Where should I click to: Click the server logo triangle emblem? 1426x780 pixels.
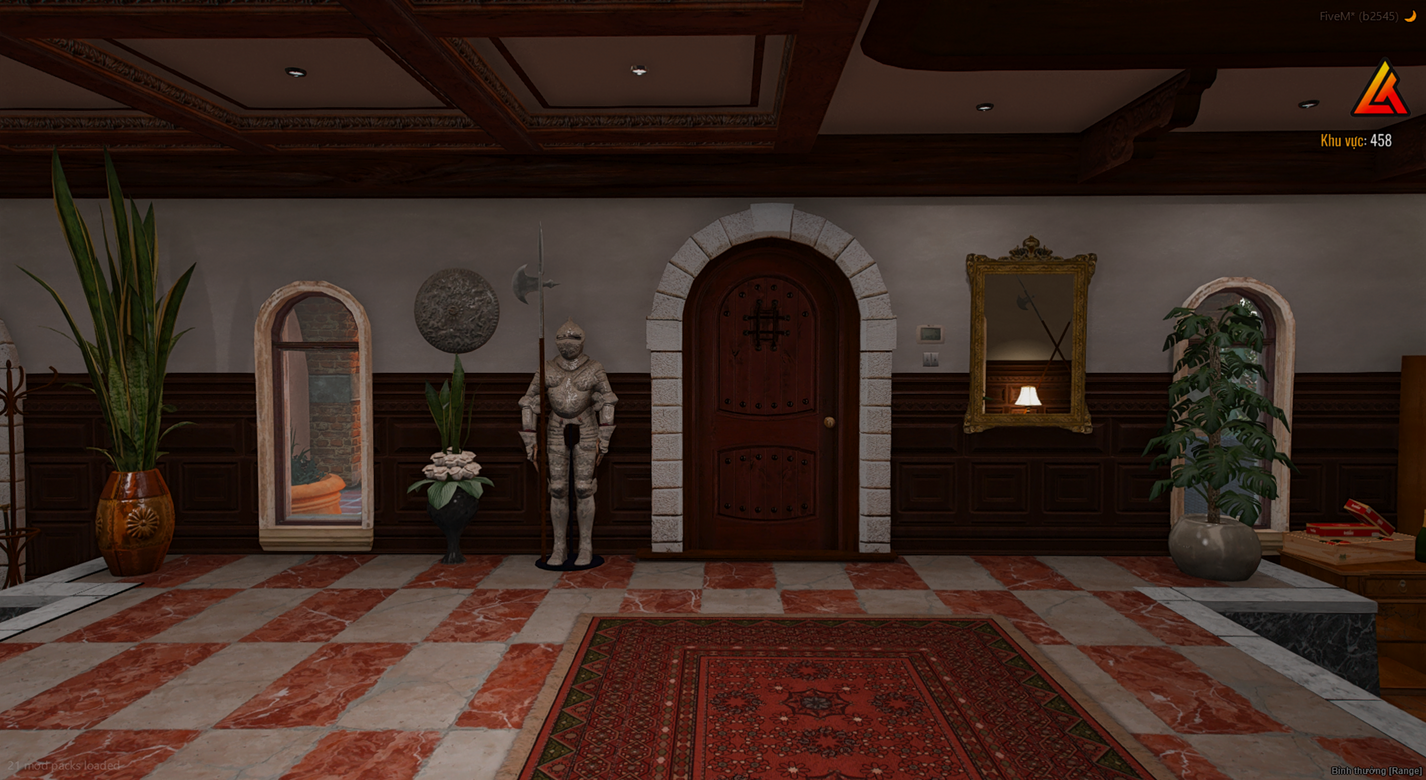tap(1380, 87)
